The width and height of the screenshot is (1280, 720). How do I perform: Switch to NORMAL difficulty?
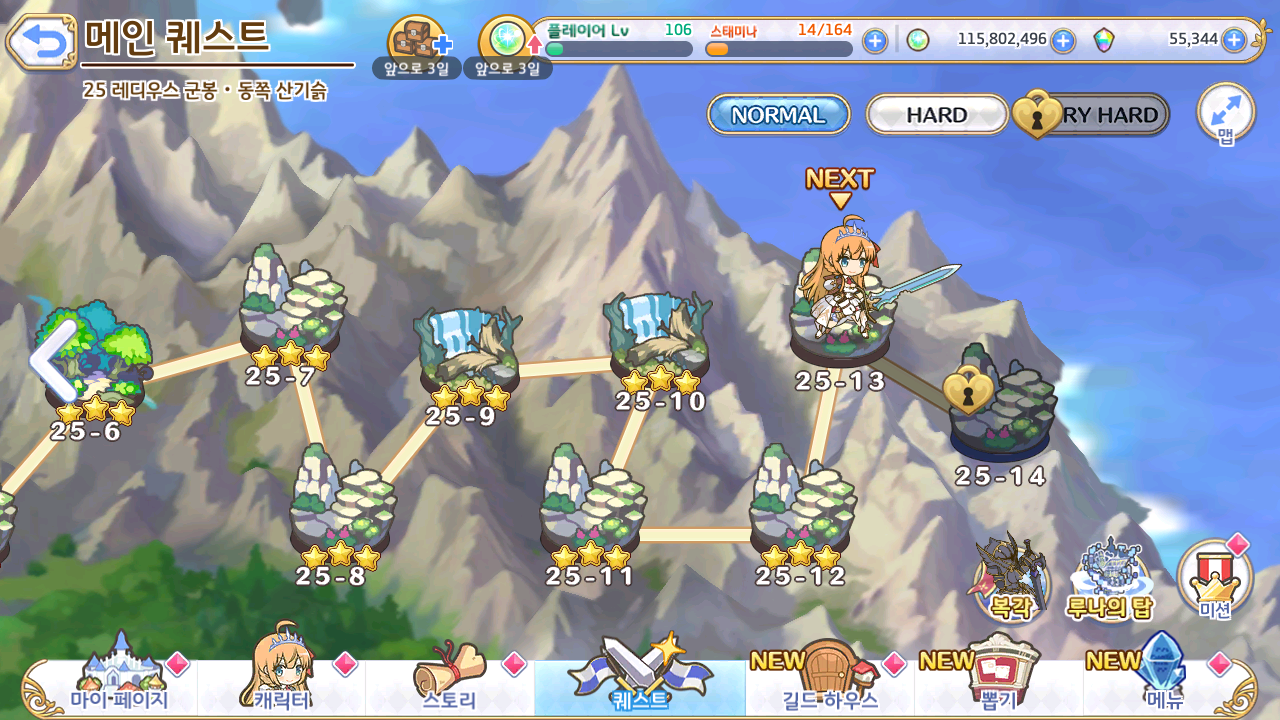tap(778, 115)
